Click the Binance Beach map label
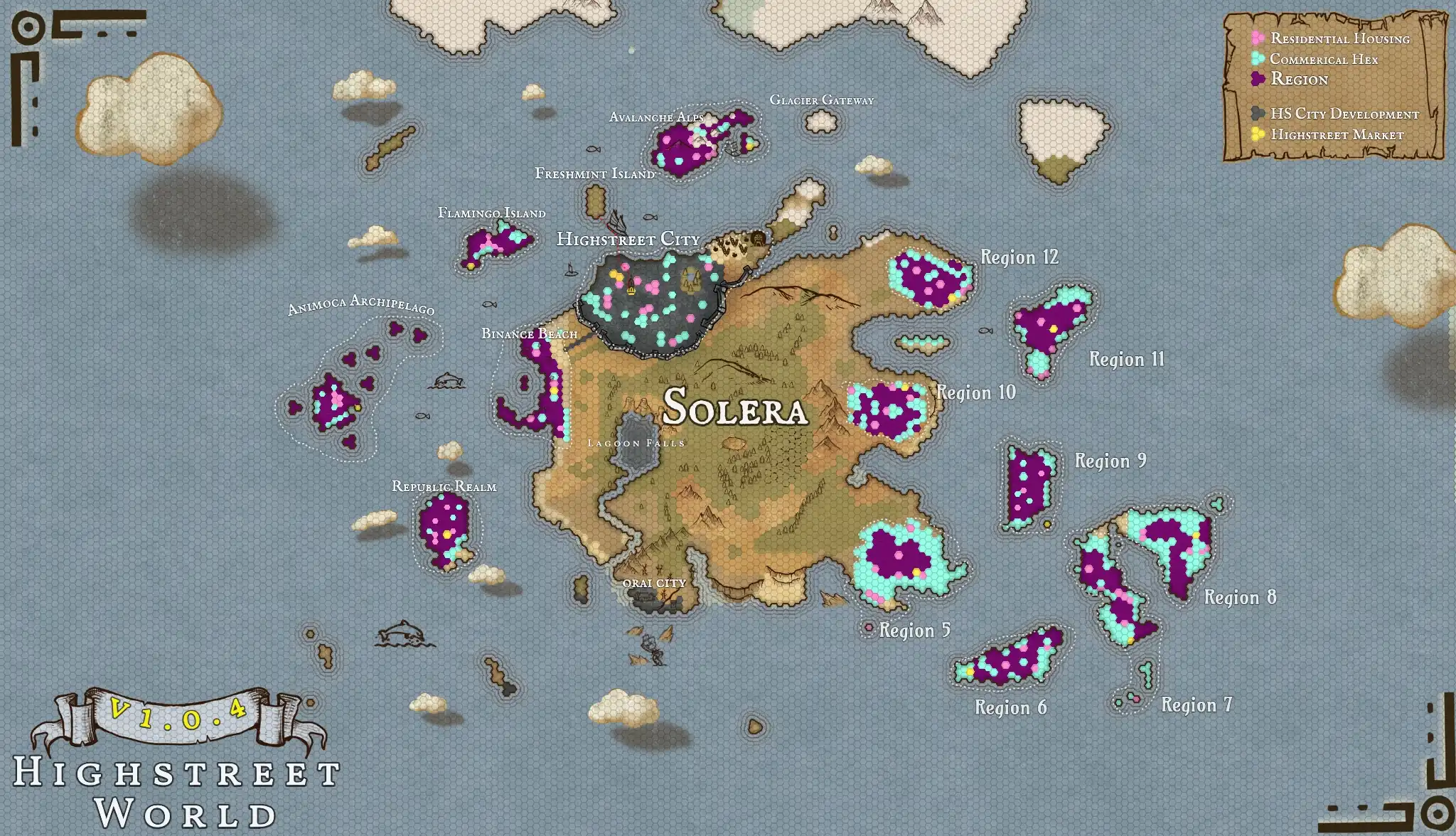 click(x=529, y=333)
